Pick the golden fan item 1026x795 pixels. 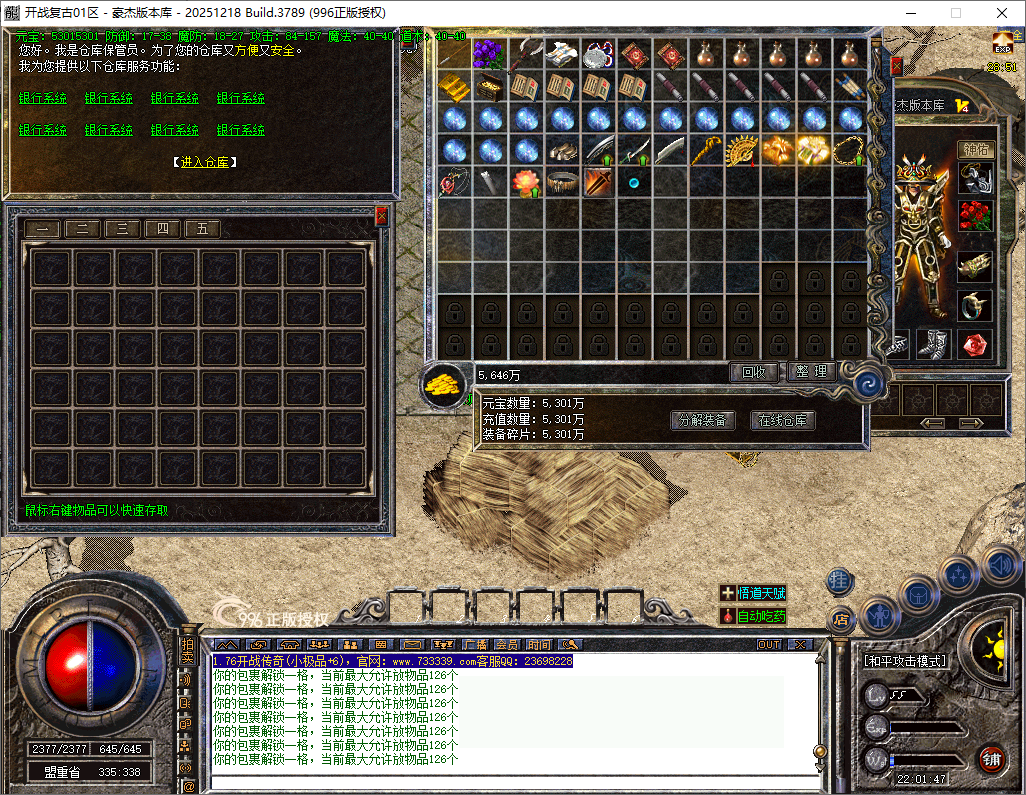click(x=742, y=151)
